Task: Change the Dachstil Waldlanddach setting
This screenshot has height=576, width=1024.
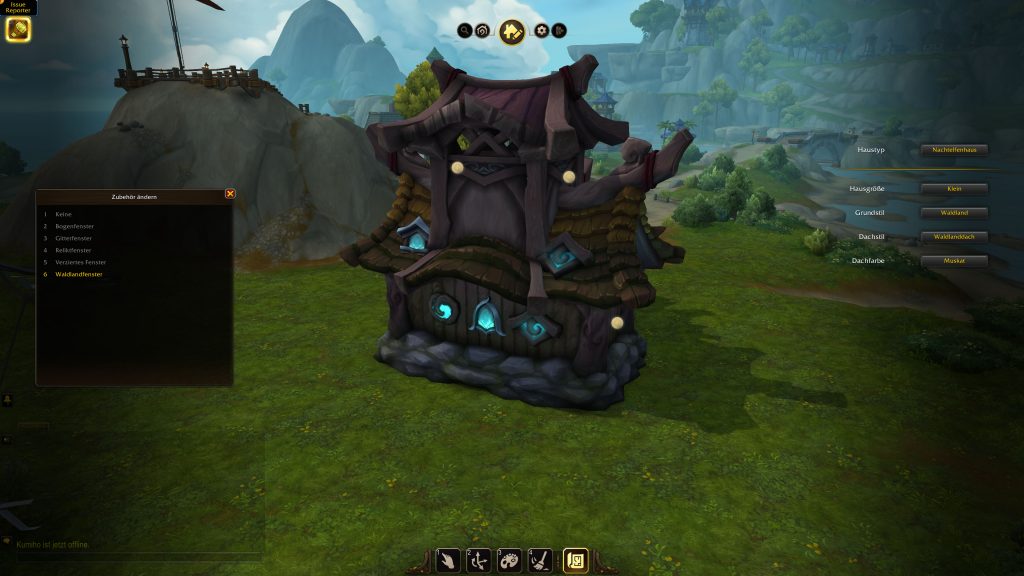Action: tap(954, 237)
